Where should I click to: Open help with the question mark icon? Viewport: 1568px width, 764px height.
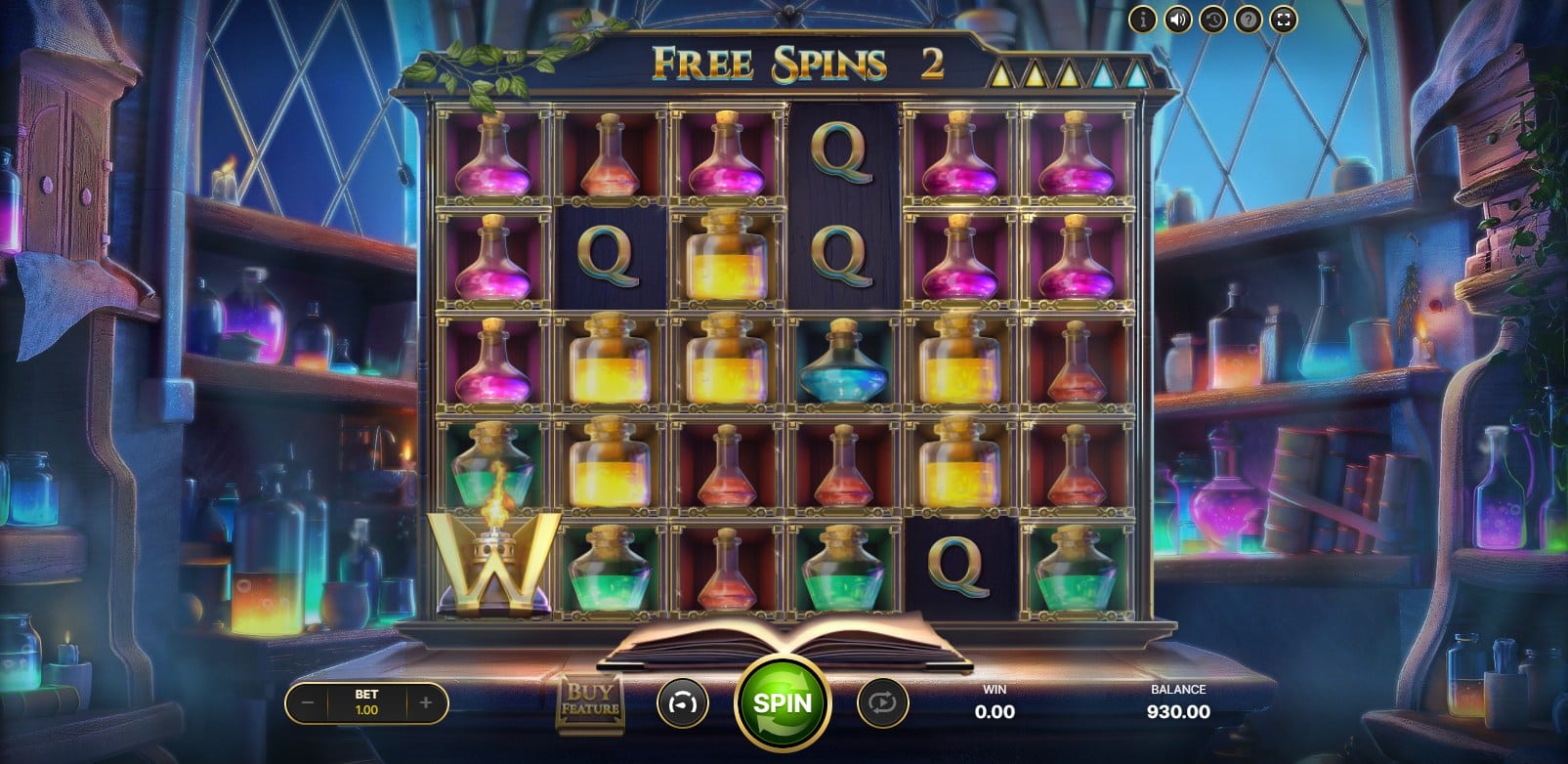tap(1248, 19)
